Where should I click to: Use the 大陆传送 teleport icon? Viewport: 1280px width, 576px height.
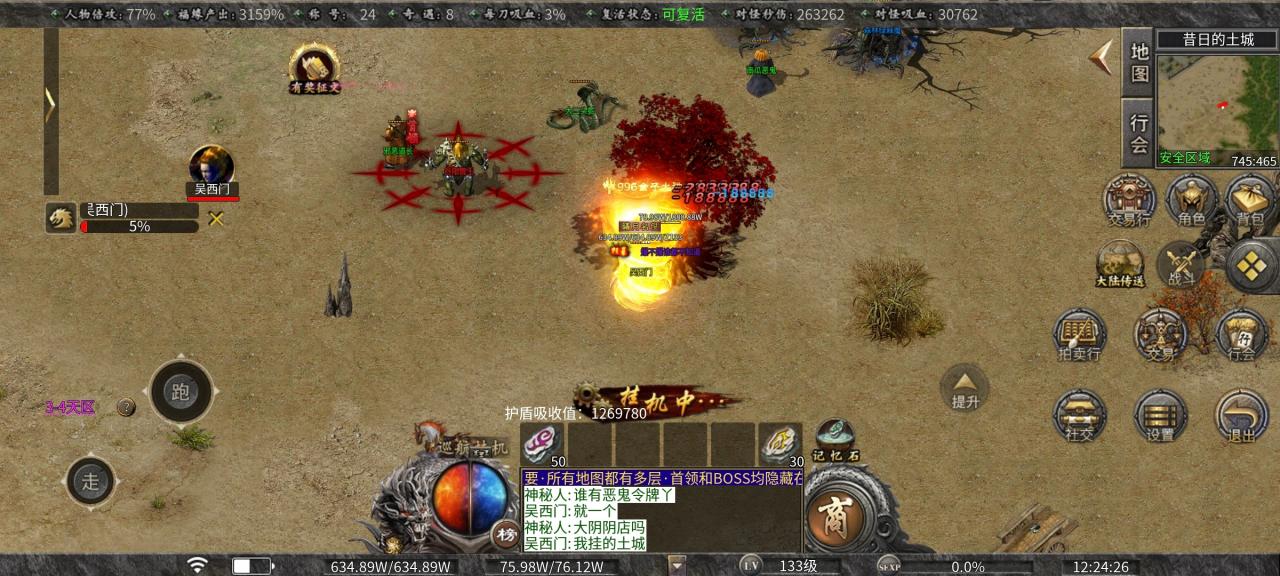tap(1119, 265)
